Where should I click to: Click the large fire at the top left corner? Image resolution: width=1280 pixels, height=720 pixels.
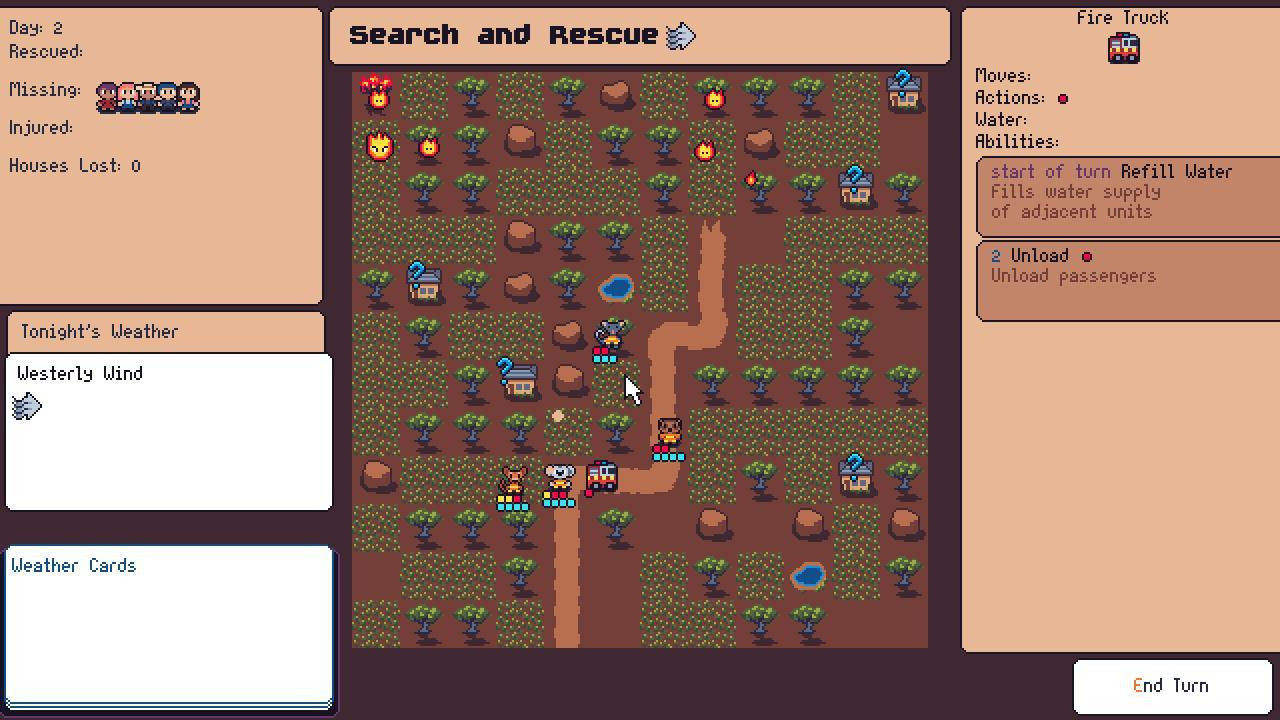(378, 90)
